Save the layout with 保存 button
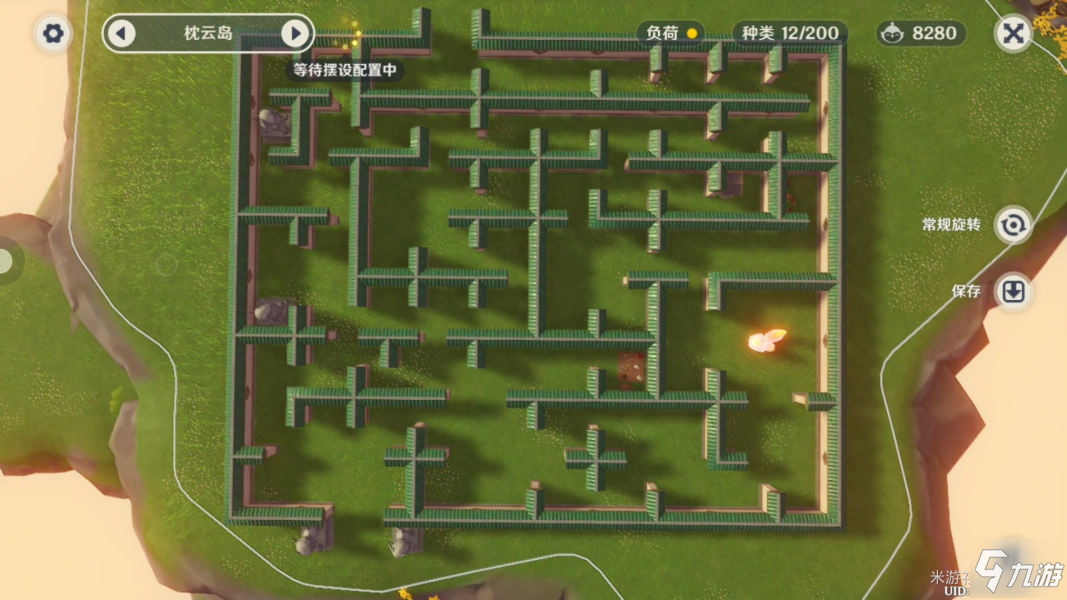The width and height of the screenshot is (1067, 600). tap(1013, 291)
